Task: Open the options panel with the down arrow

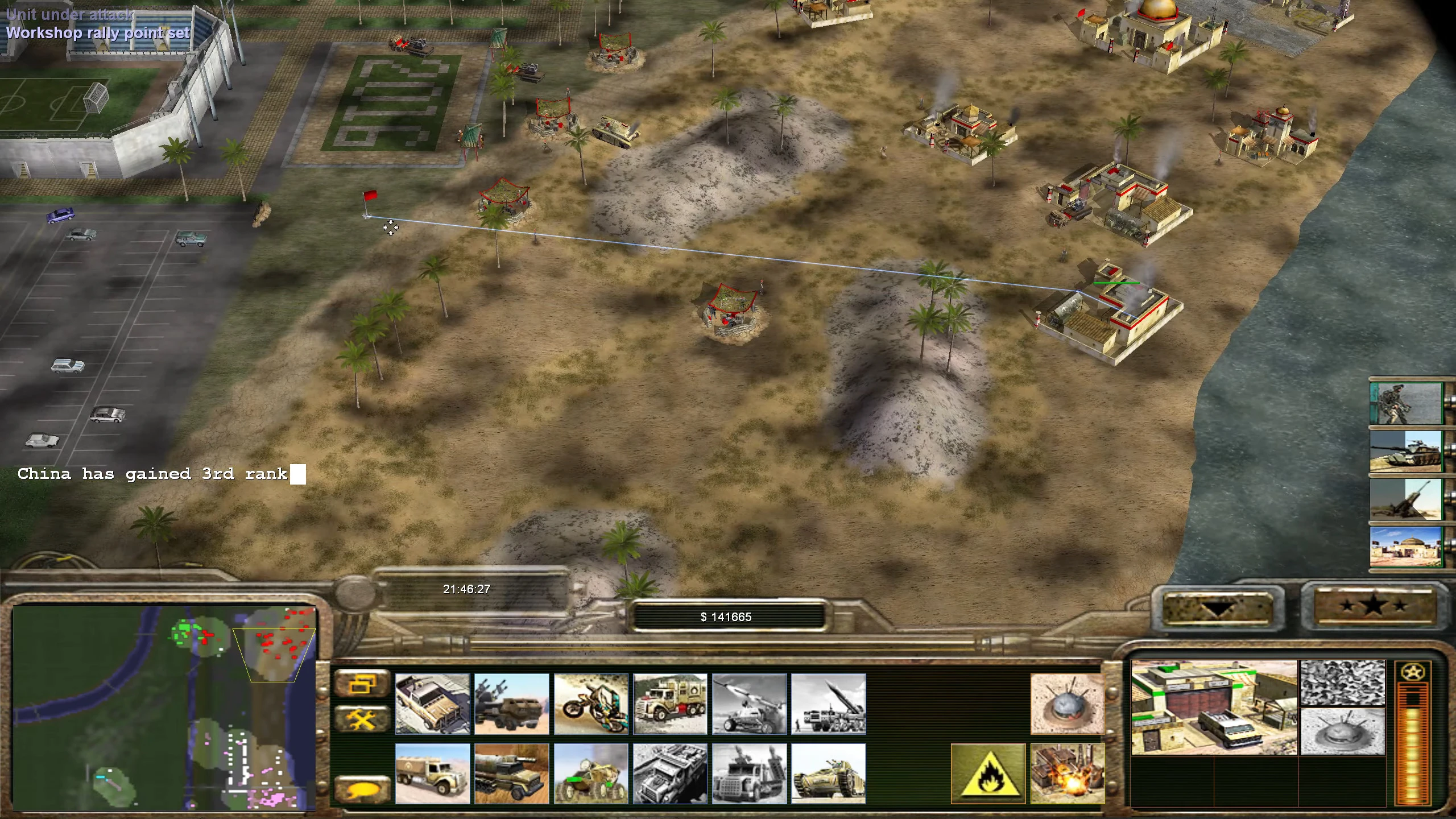Action: tap(1217, 609)
